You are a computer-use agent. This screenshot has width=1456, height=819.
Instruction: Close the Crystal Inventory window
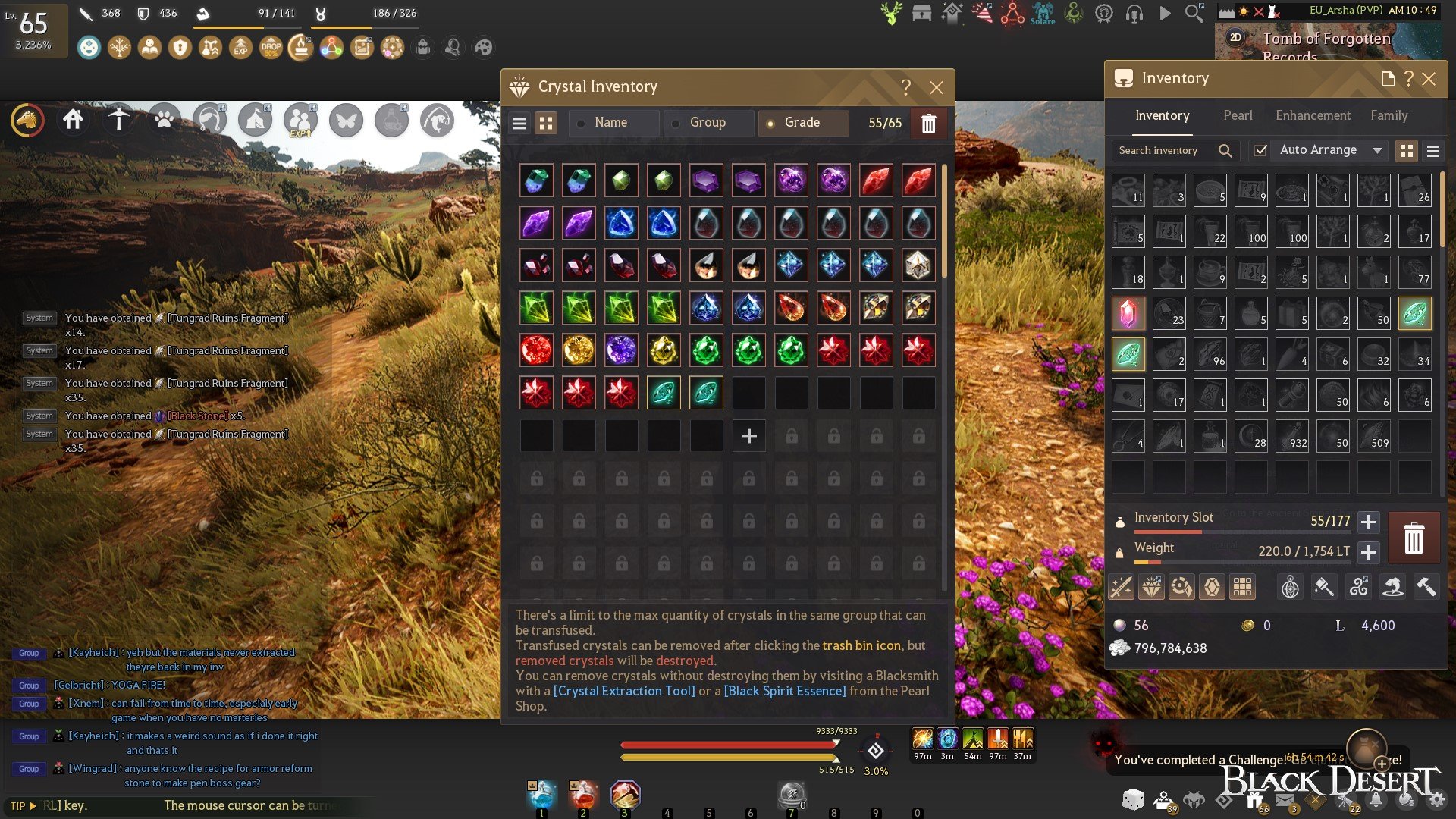click(x=937, y=87)
